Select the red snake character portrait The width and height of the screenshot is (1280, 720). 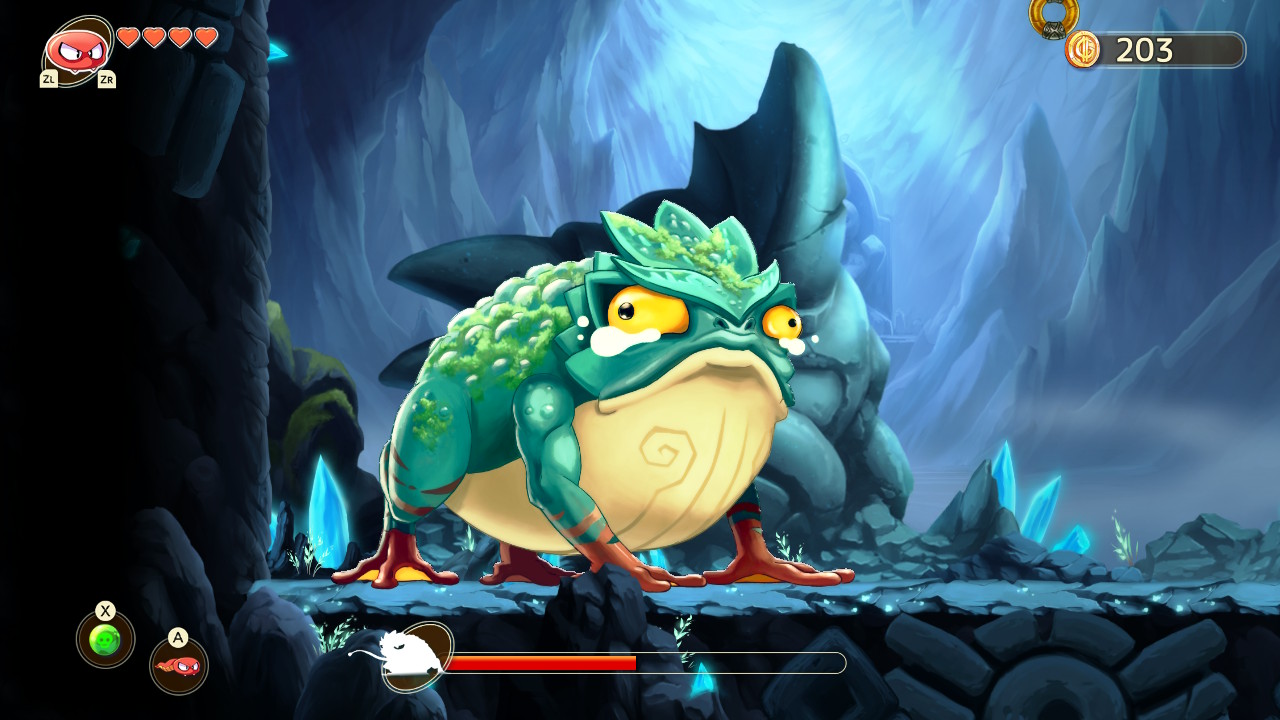pyautogui.click(x=77, y=50)
